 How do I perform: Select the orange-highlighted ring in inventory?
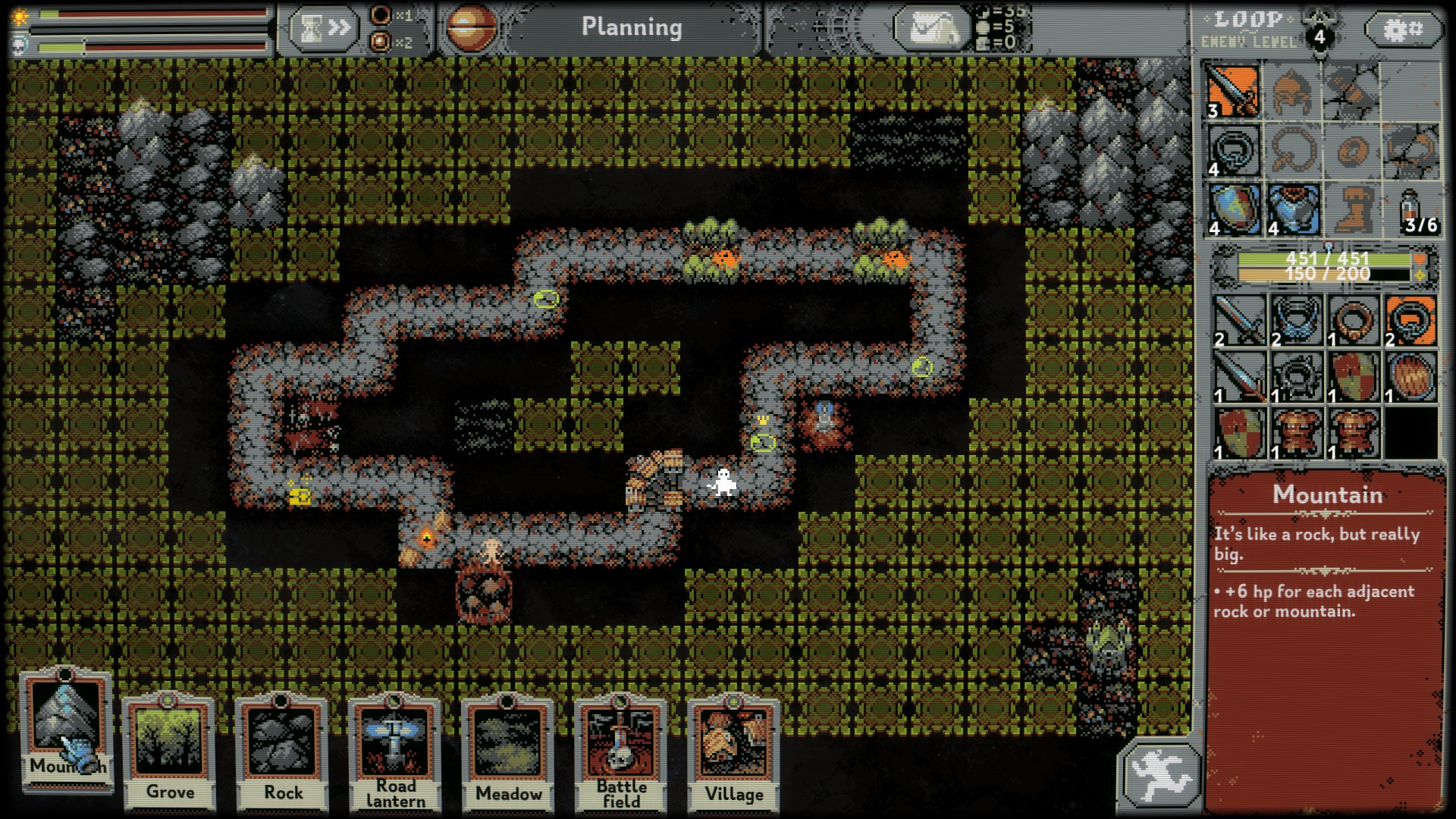click(x=1411, y=320)
